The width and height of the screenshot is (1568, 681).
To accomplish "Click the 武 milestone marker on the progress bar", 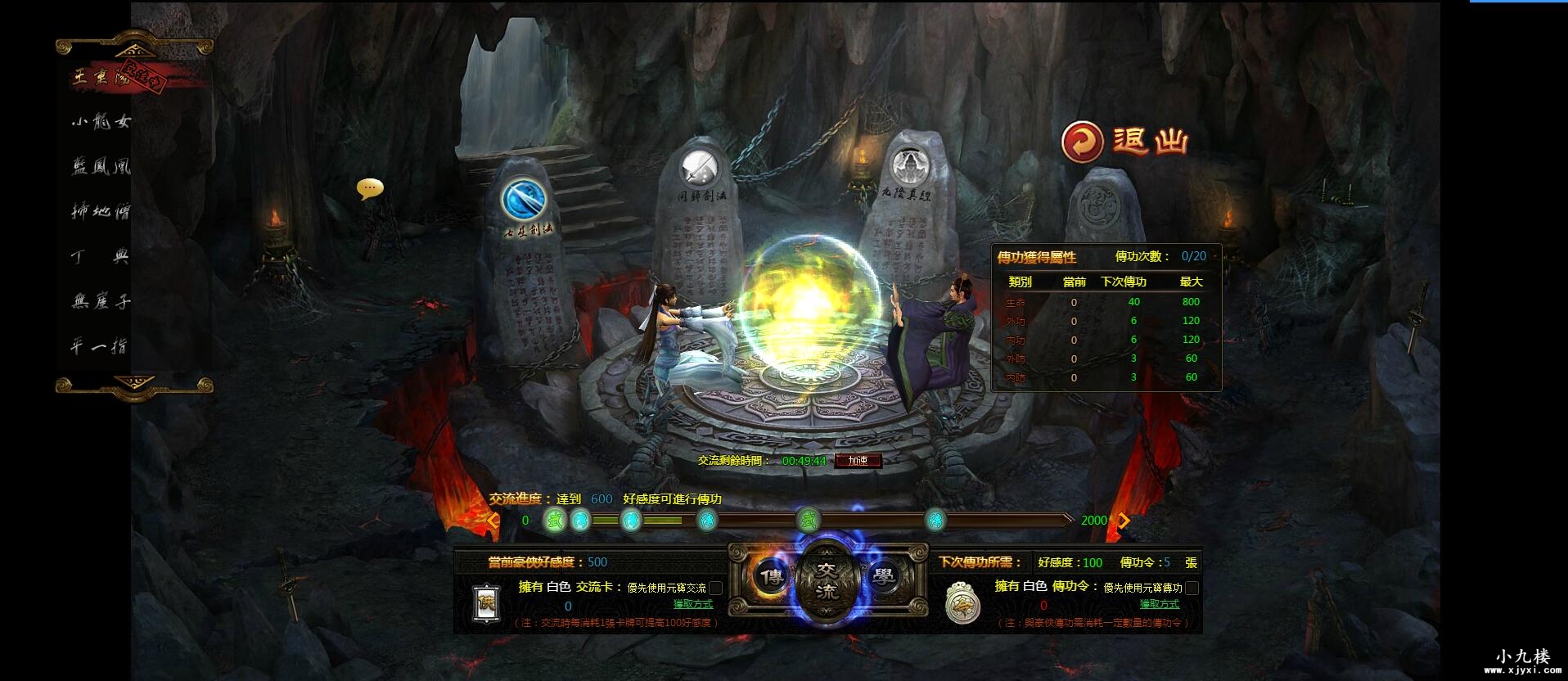I will click(555, 519).
